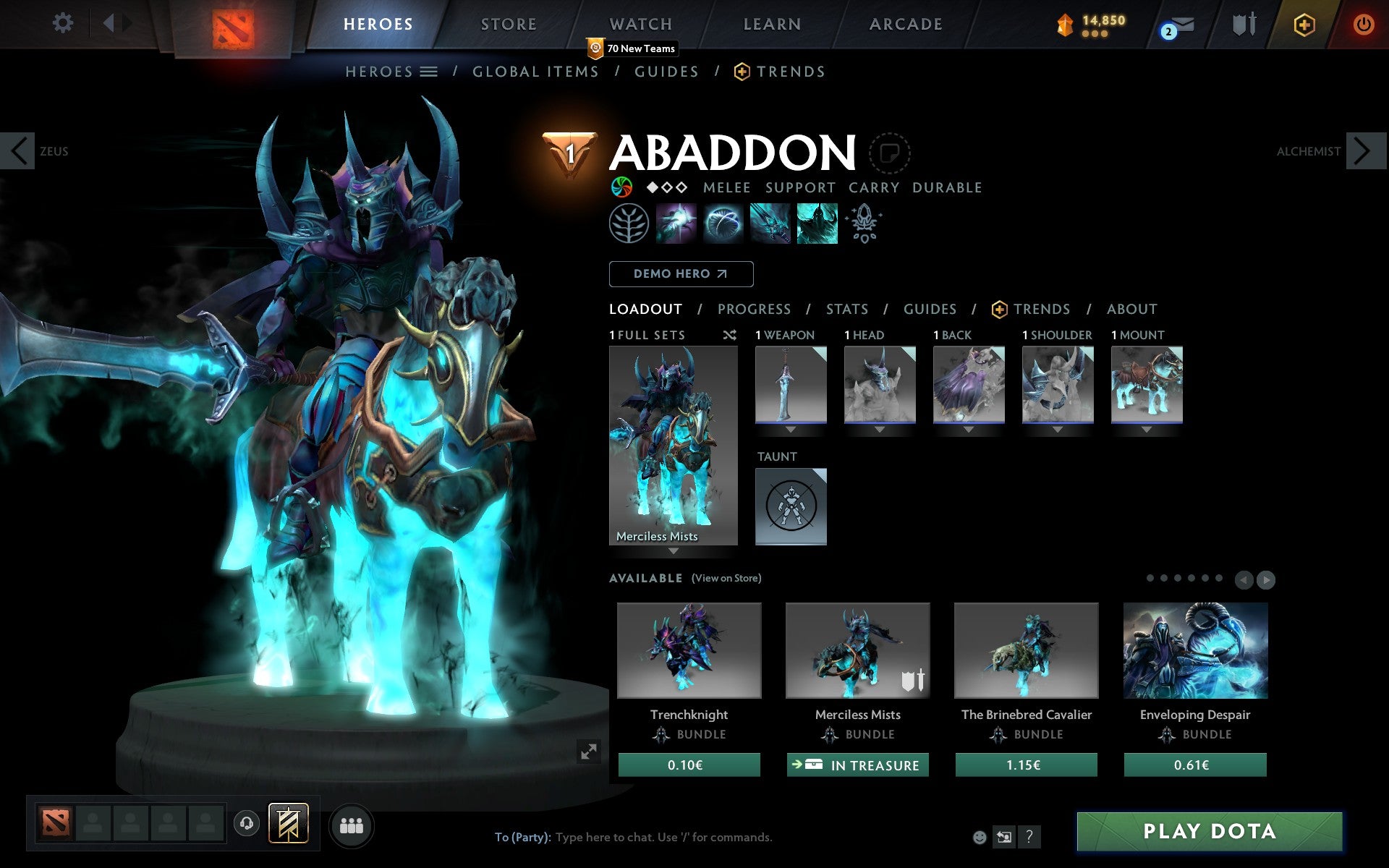Toggle the shuffle loadout icon
This screenshot has width=1389, height=868.
tap(729, 335)
